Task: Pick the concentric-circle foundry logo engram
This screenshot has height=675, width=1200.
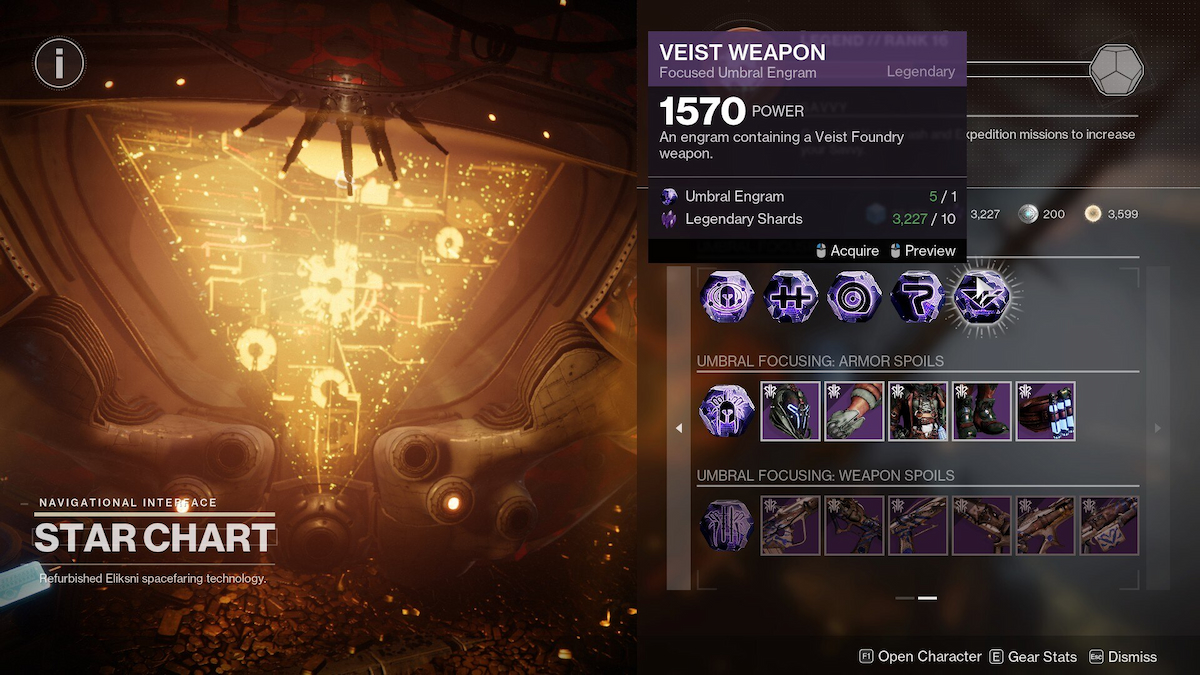Action: (854, 298)
